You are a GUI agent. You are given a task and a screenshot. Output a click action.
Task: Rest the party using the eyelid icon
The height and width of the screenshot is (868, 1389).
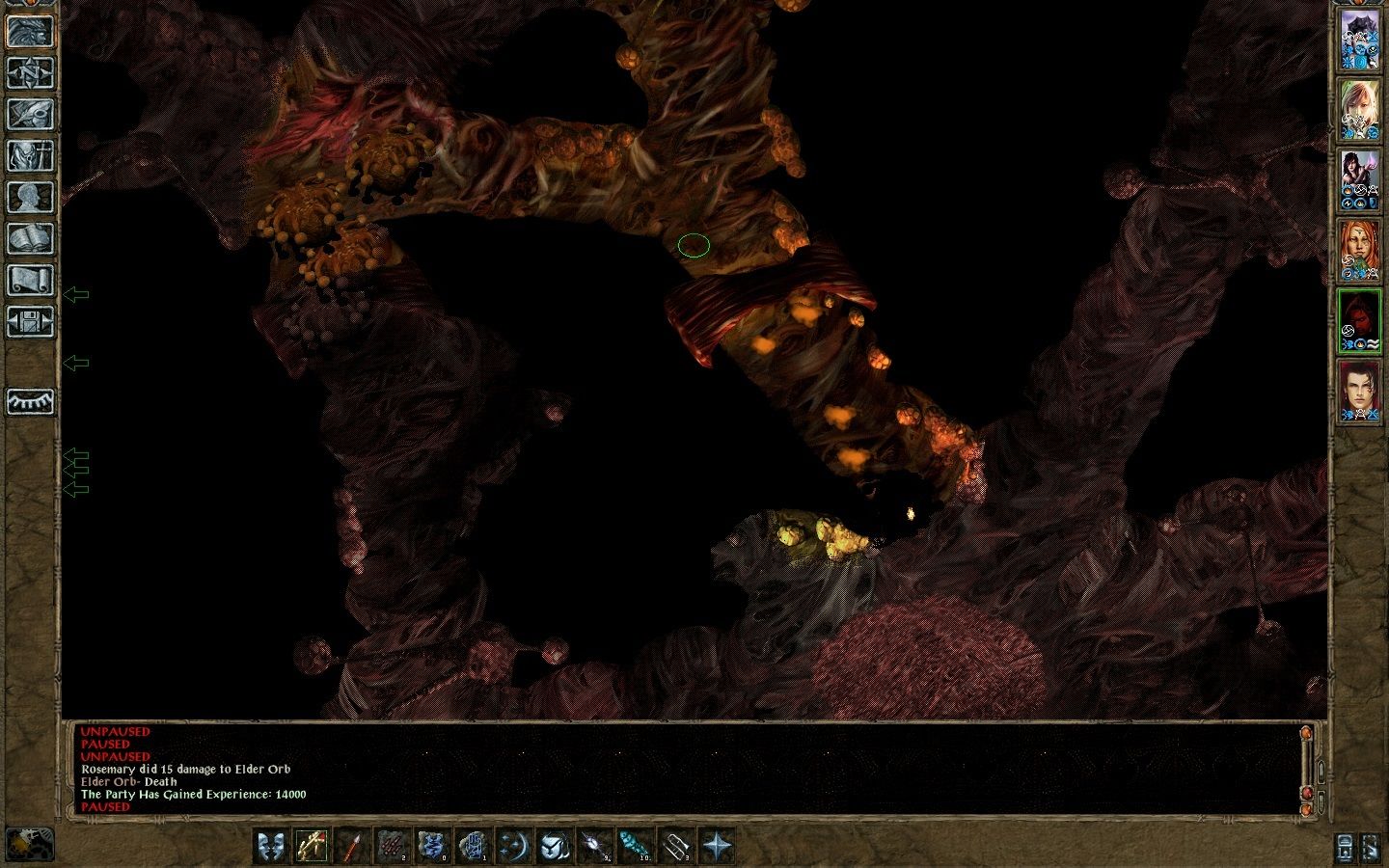click(x=29, y=402)
